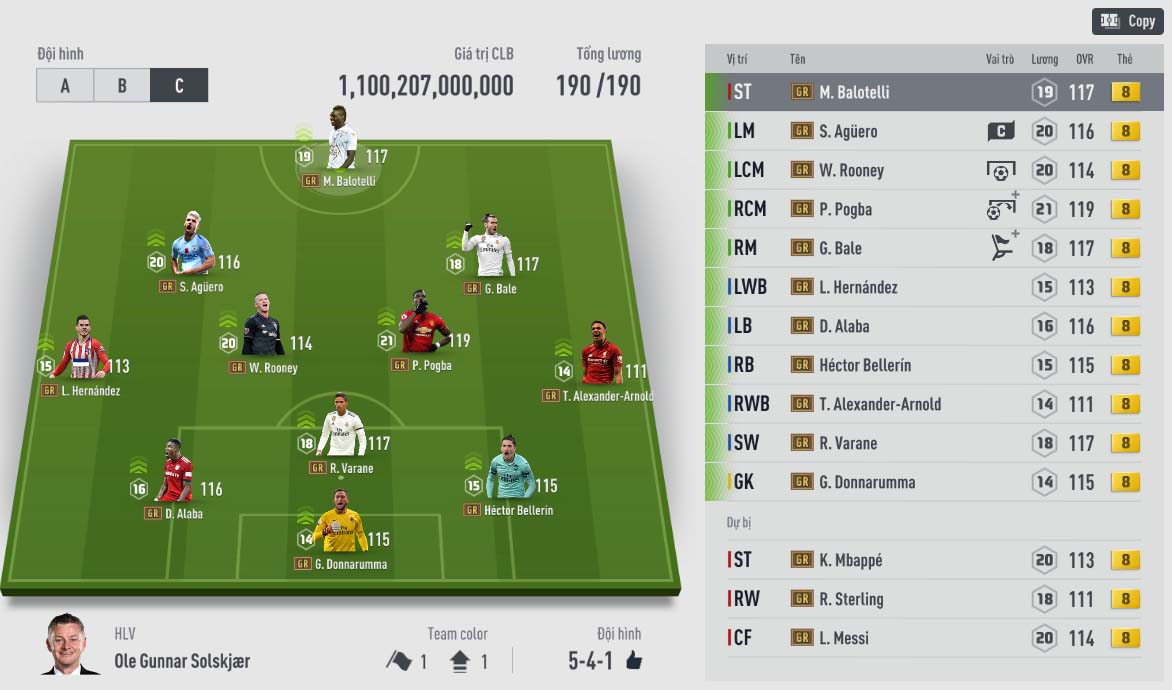Screen dimensions: 1172x690
Task: Choose substitute R. Sterling's row
Action: 925,599
